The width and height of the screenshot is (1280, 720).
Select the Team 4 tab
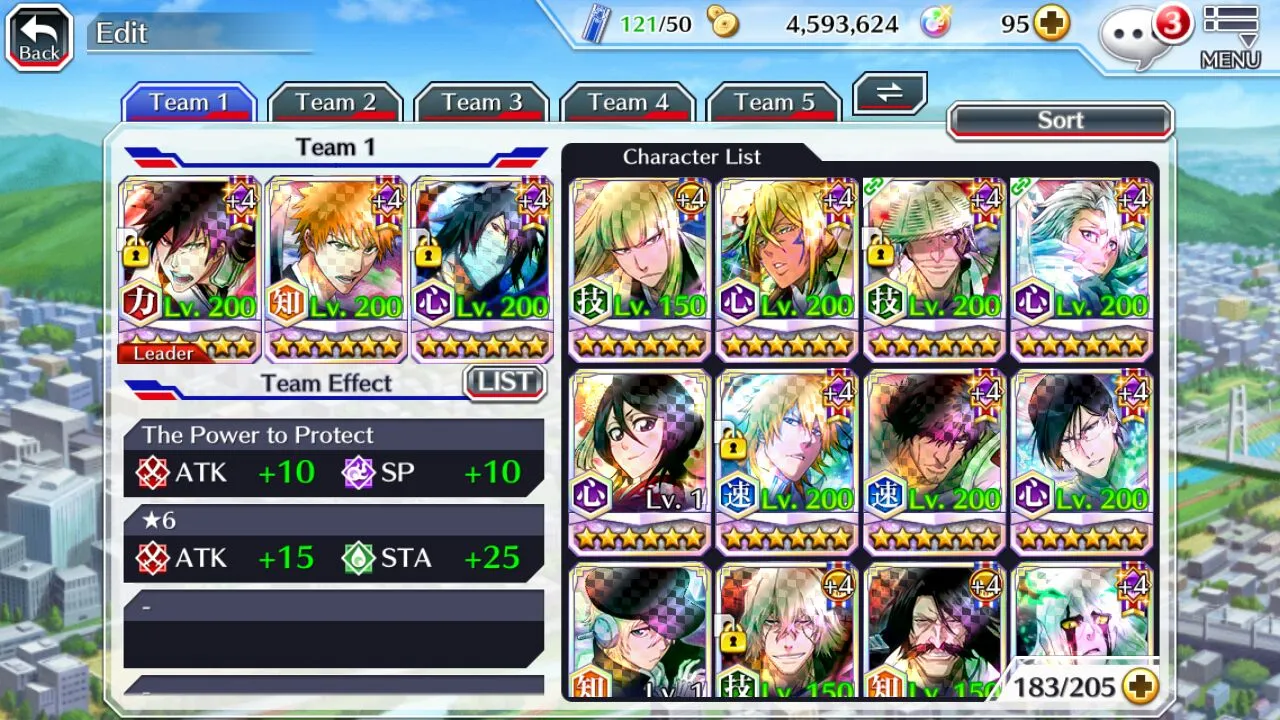(x=628, y=103)
